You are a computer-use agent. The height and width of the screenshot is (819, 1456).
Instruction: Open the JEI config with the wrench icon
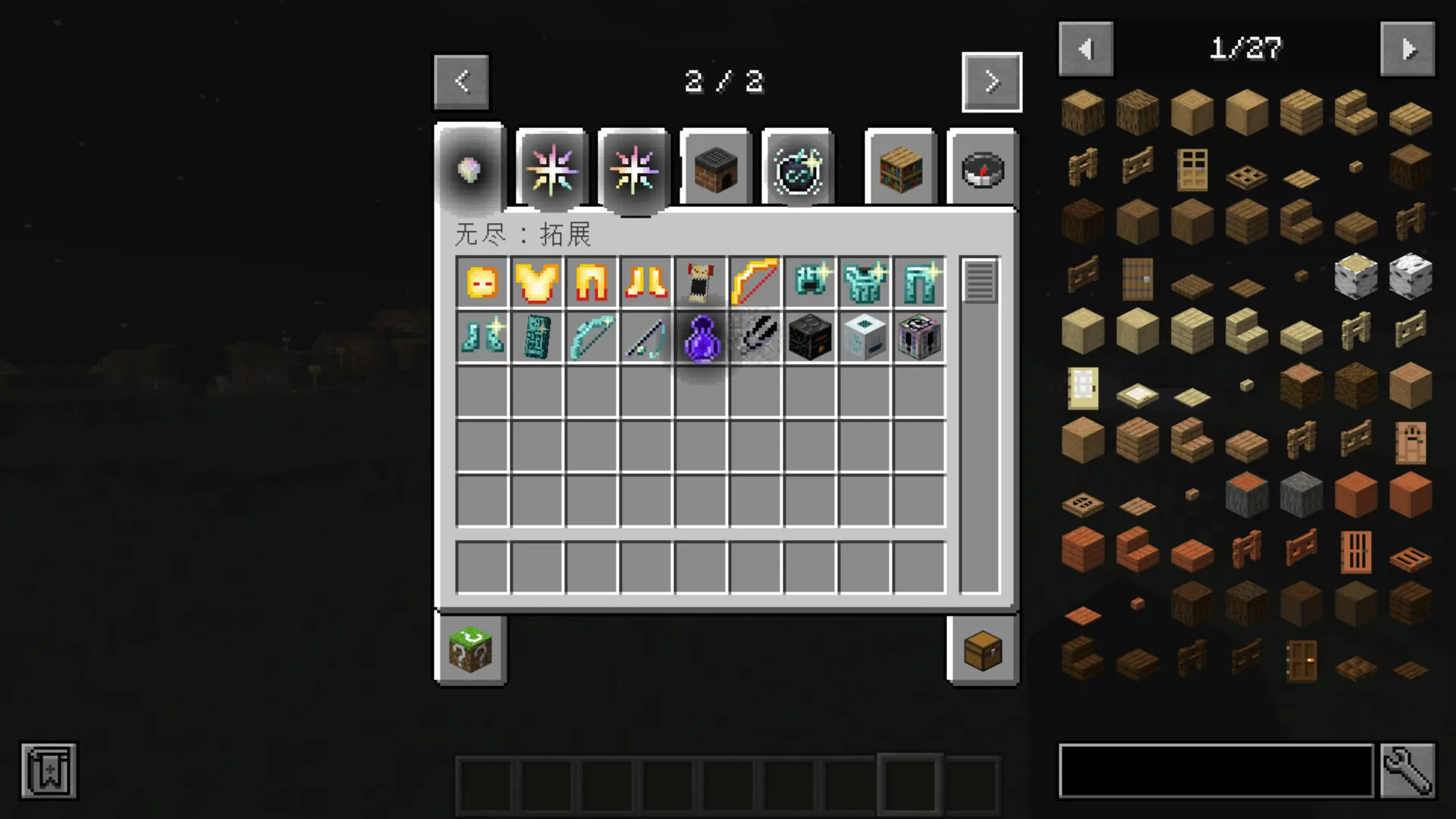(x=1424, y=770)
